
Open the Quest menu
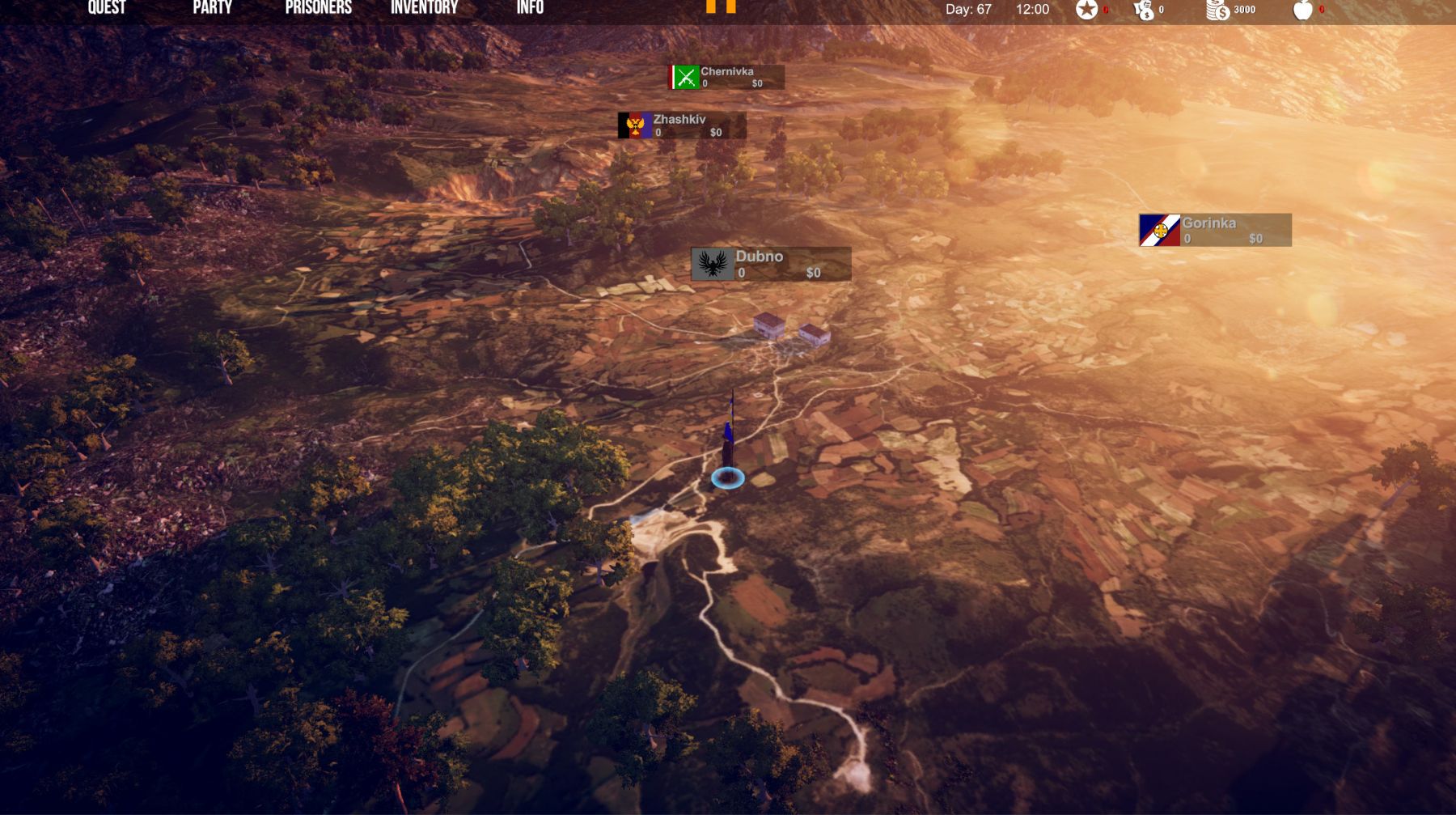point(107,8)
